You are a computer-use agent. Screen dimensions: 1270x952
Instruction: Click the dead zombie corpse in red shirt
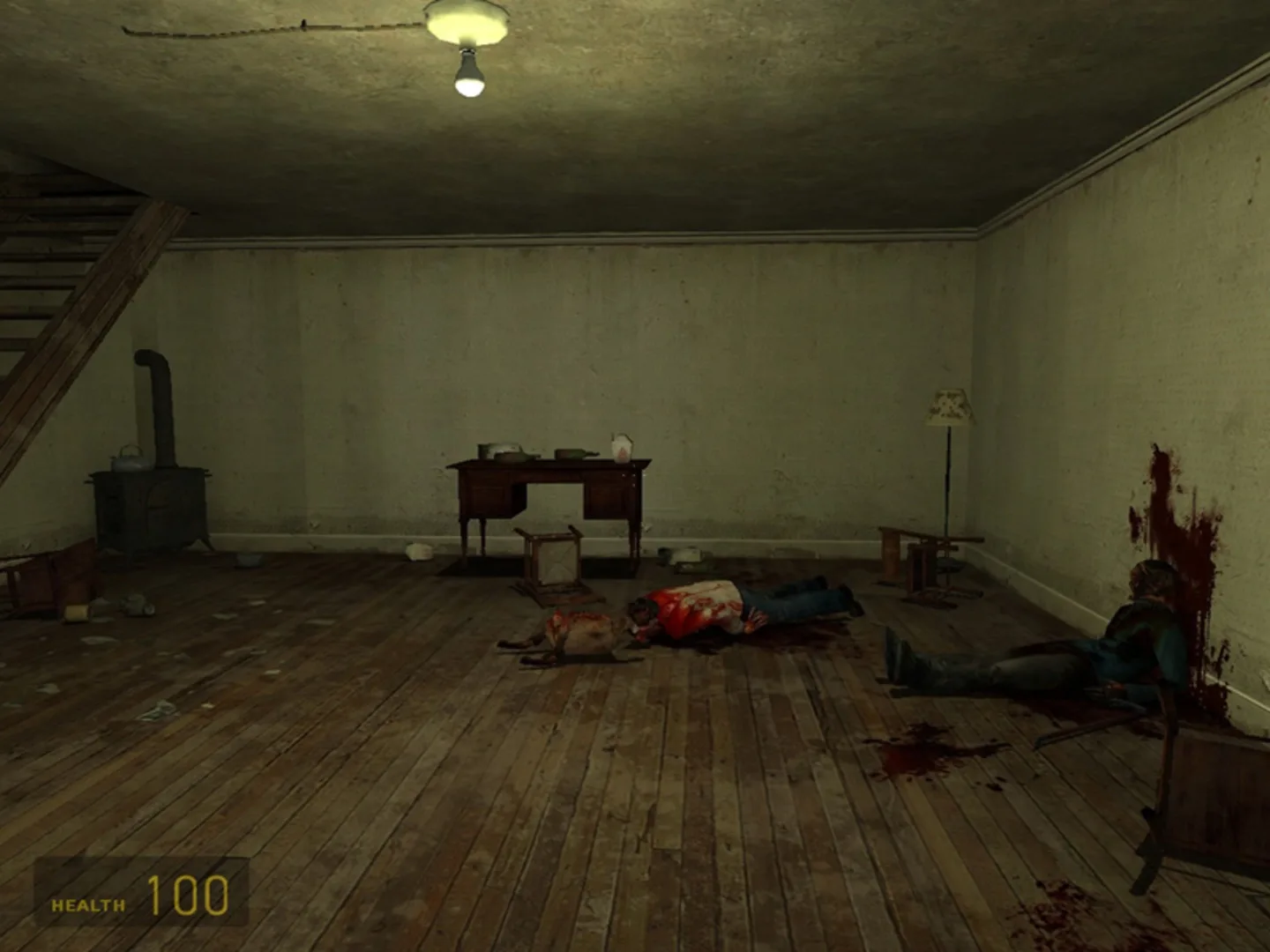point(706,608)
